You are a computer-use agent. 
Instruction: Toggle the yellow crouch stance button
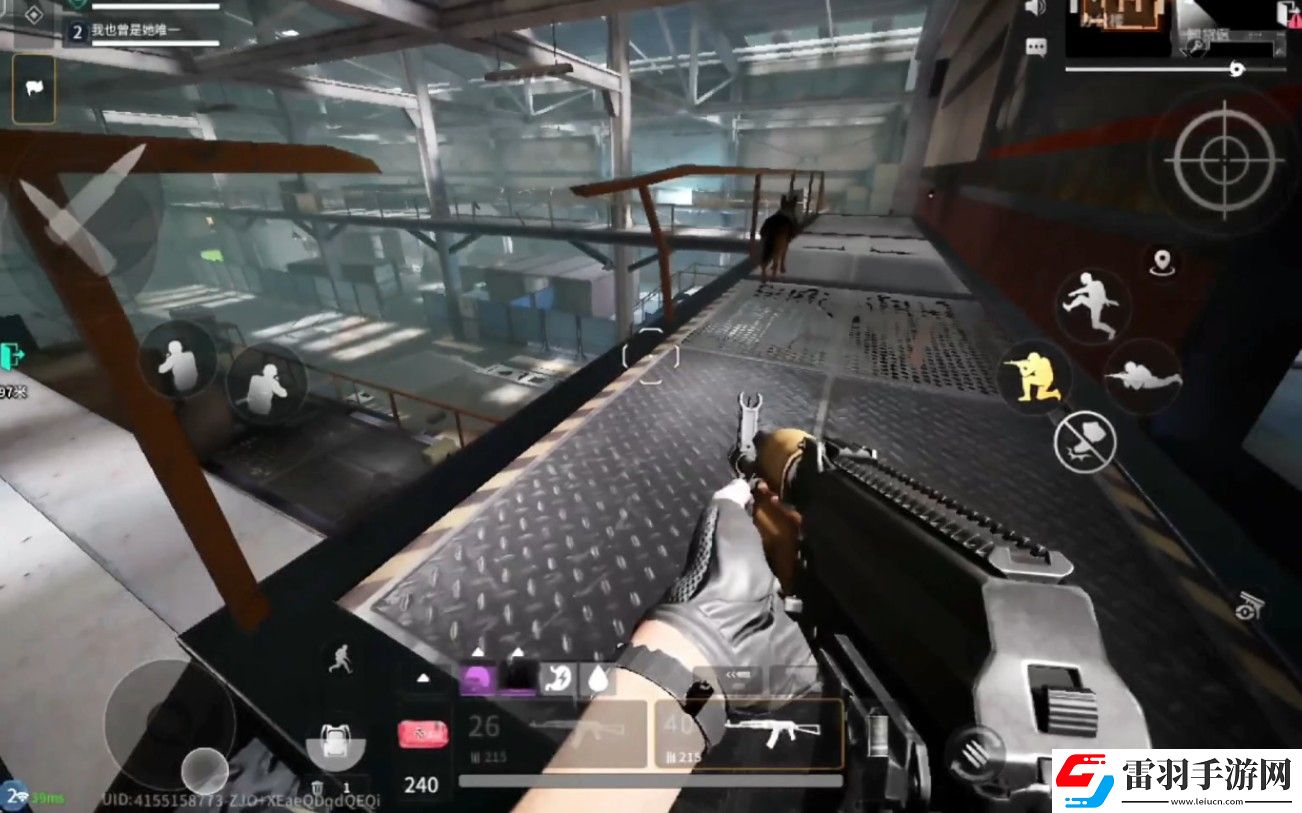(1034, 376)
